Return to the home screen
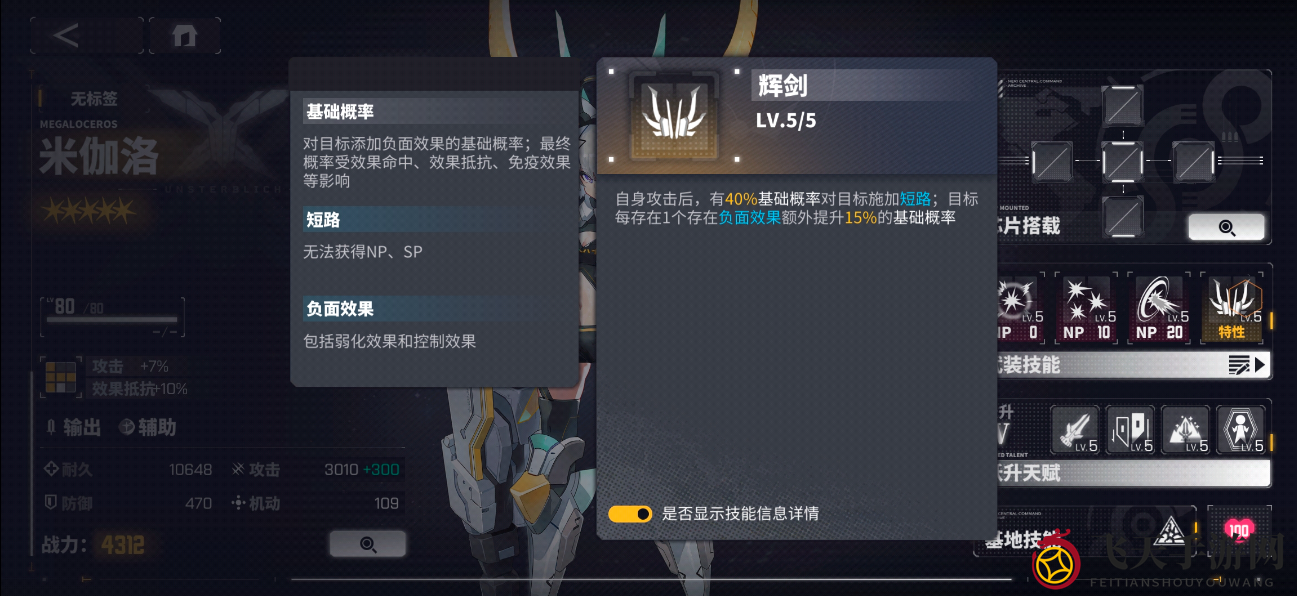 pyautogui.click(x=184, y=36)
